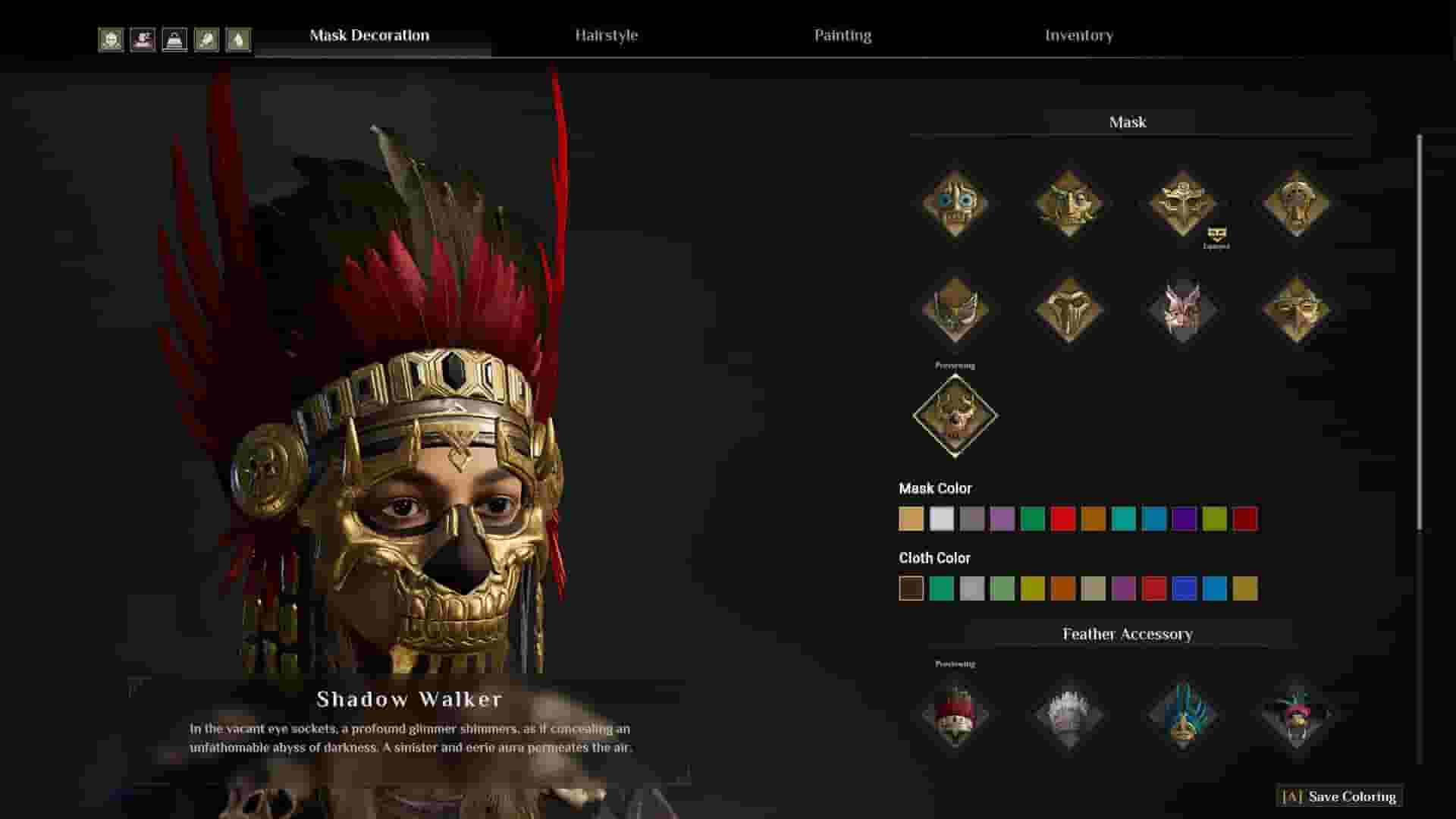The width and height of the screenshot is (1456, 819).
Task: Open the Painting tab
Action: click(x=843, y=35)
